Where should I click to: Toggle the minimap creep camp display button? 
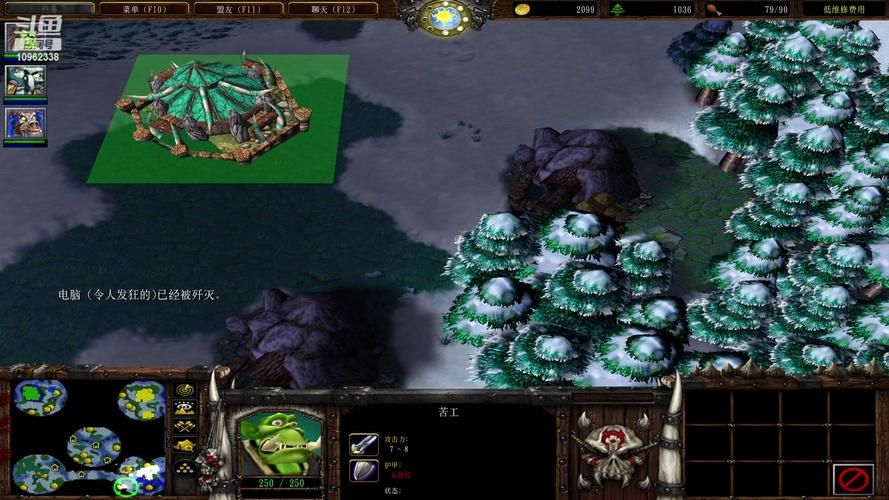click(x=185, y=446)
